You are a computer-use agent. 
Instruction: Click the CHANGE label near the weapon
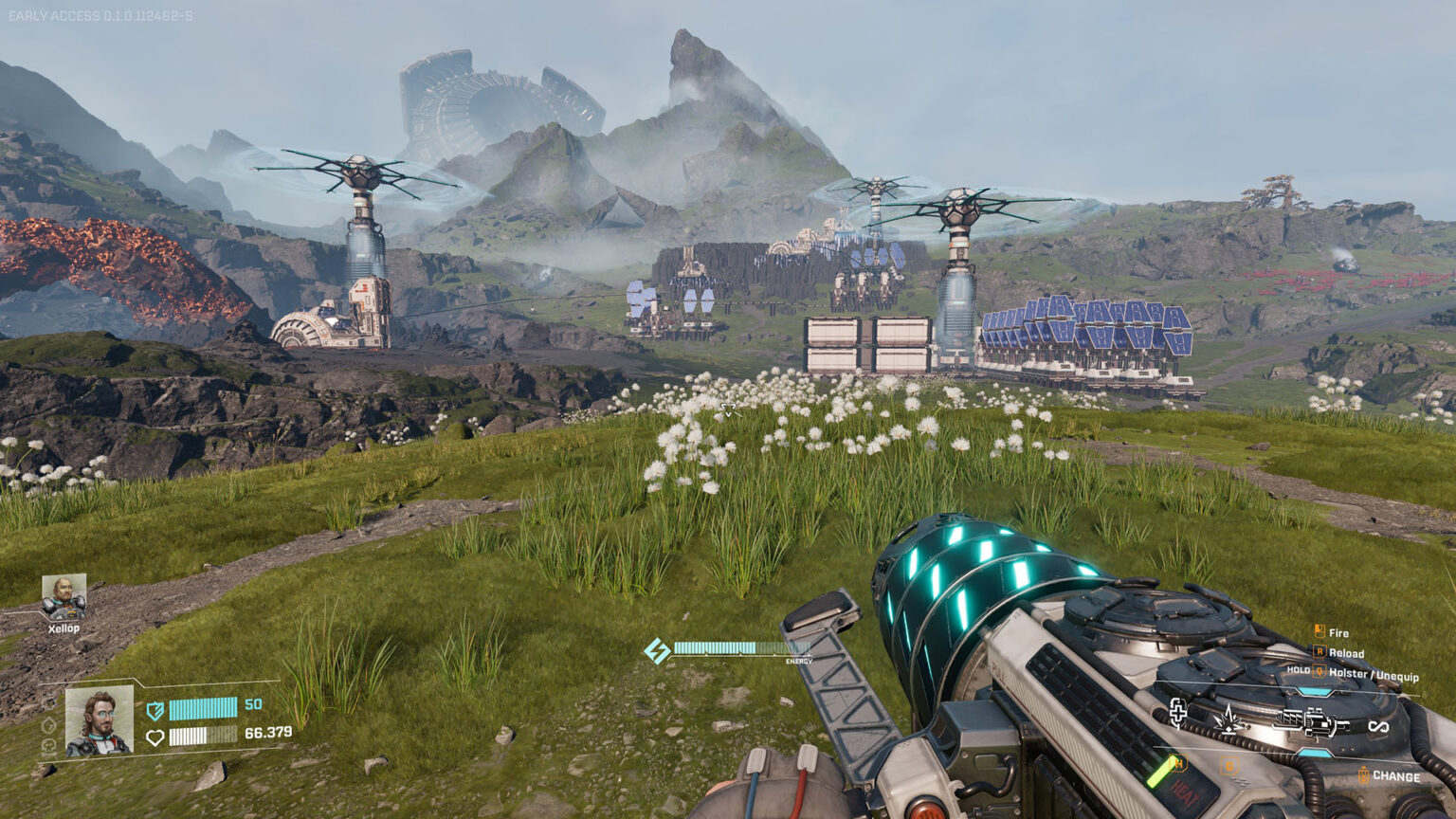pos(1396,776)
